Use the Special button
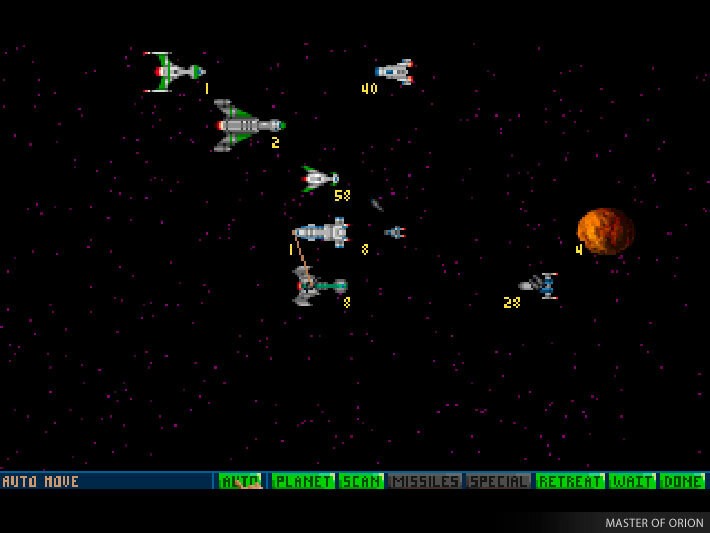Screen dimensions: 710x533 click(498, 481)
